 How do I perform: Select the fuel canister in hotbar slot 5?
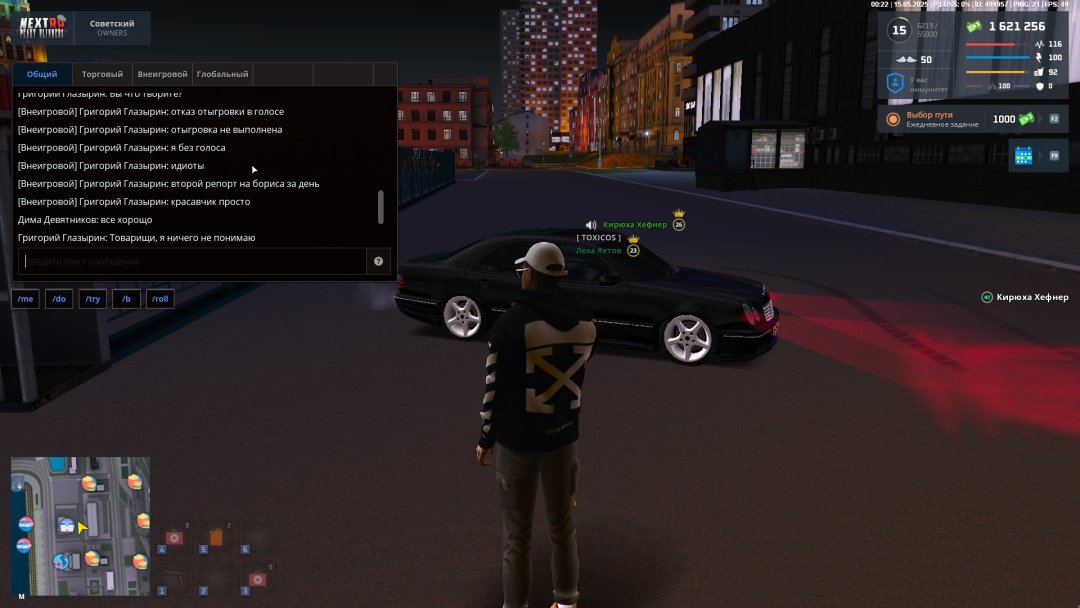tap(215, 538)
